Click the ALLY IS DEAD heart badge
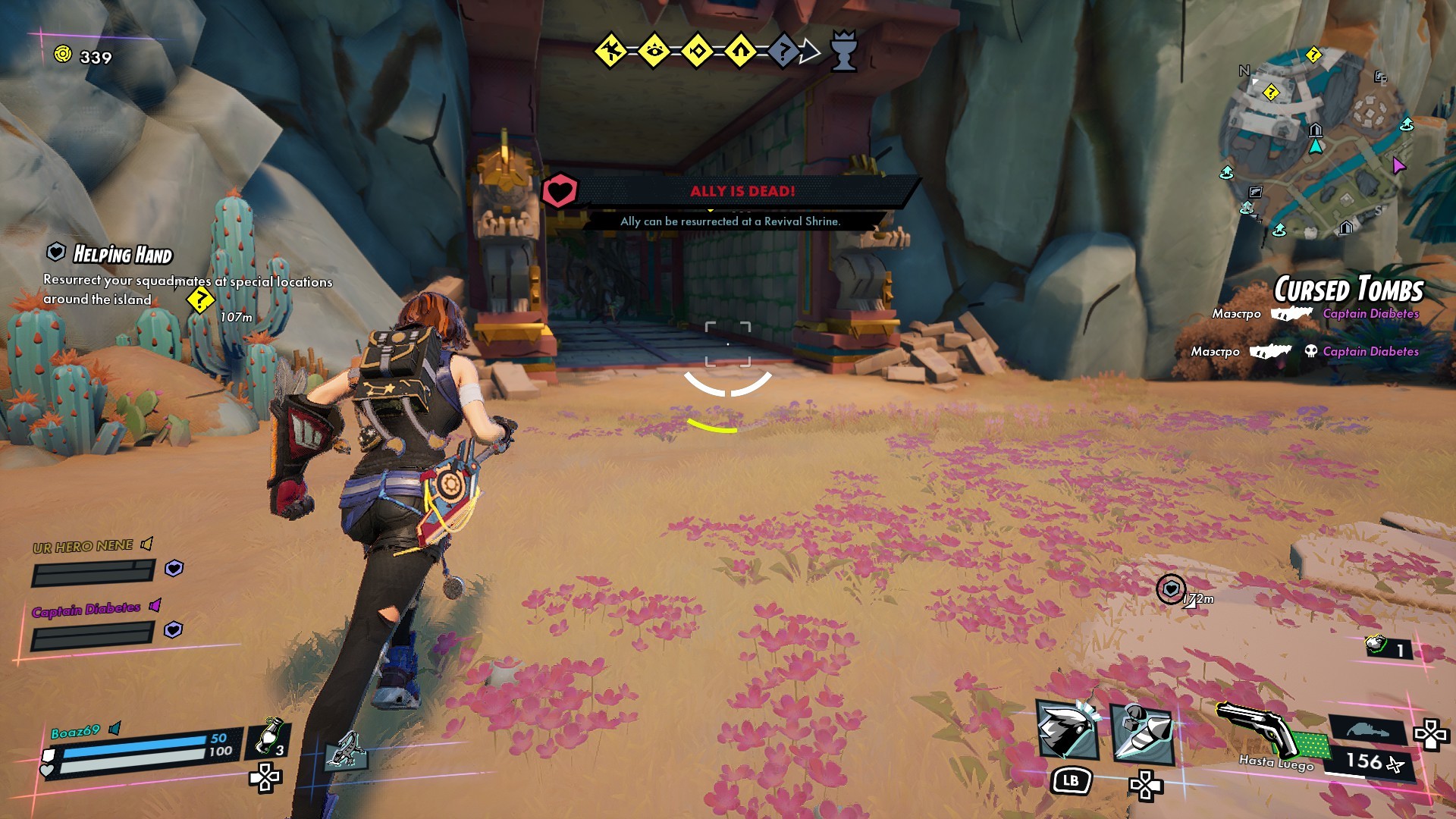Image resolution: width=1456 pixels, height=819 pixels. [x=560, y=191]
